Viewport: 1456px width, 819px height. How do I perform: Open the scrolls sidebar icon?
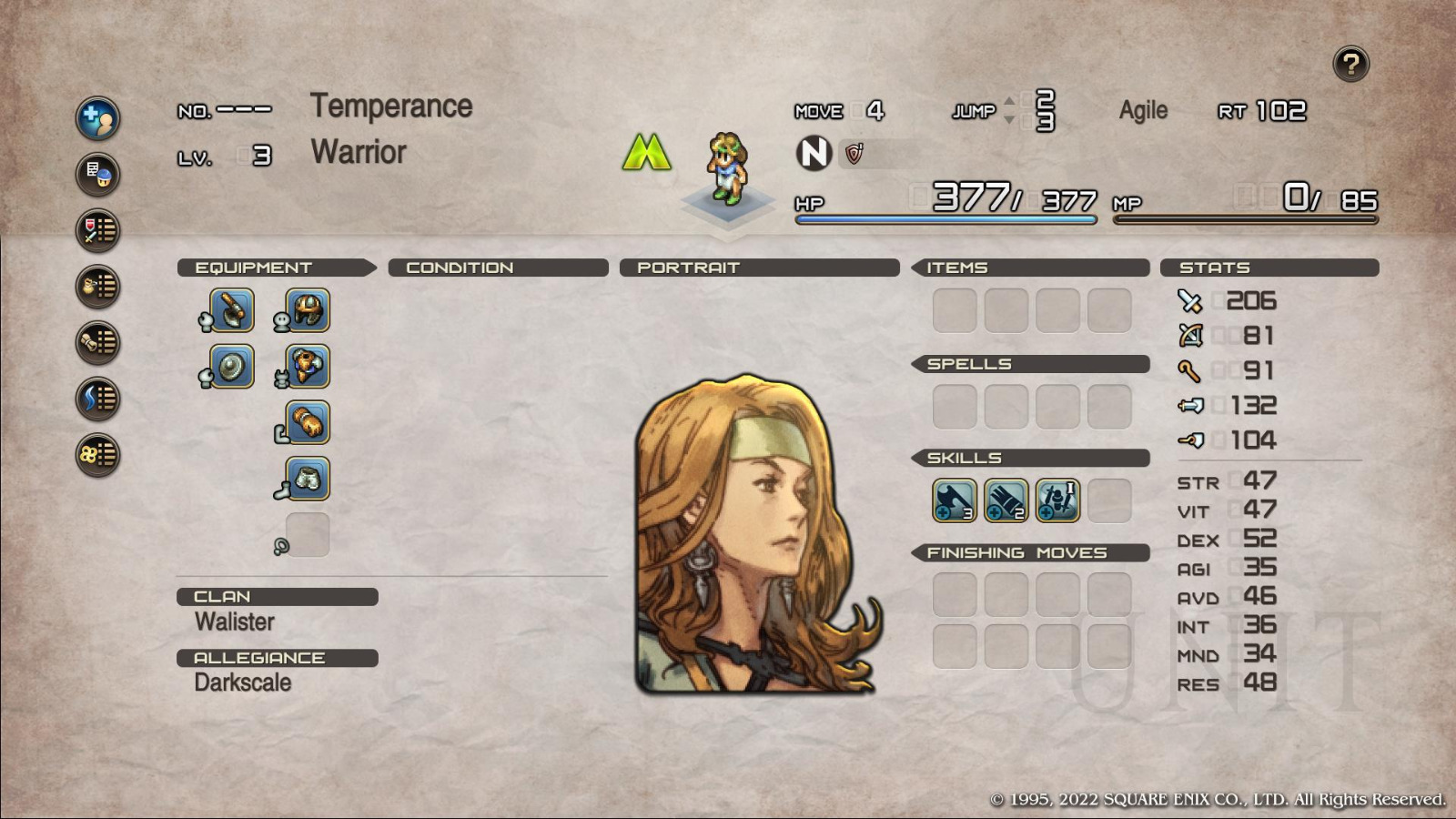pos(97,342)
